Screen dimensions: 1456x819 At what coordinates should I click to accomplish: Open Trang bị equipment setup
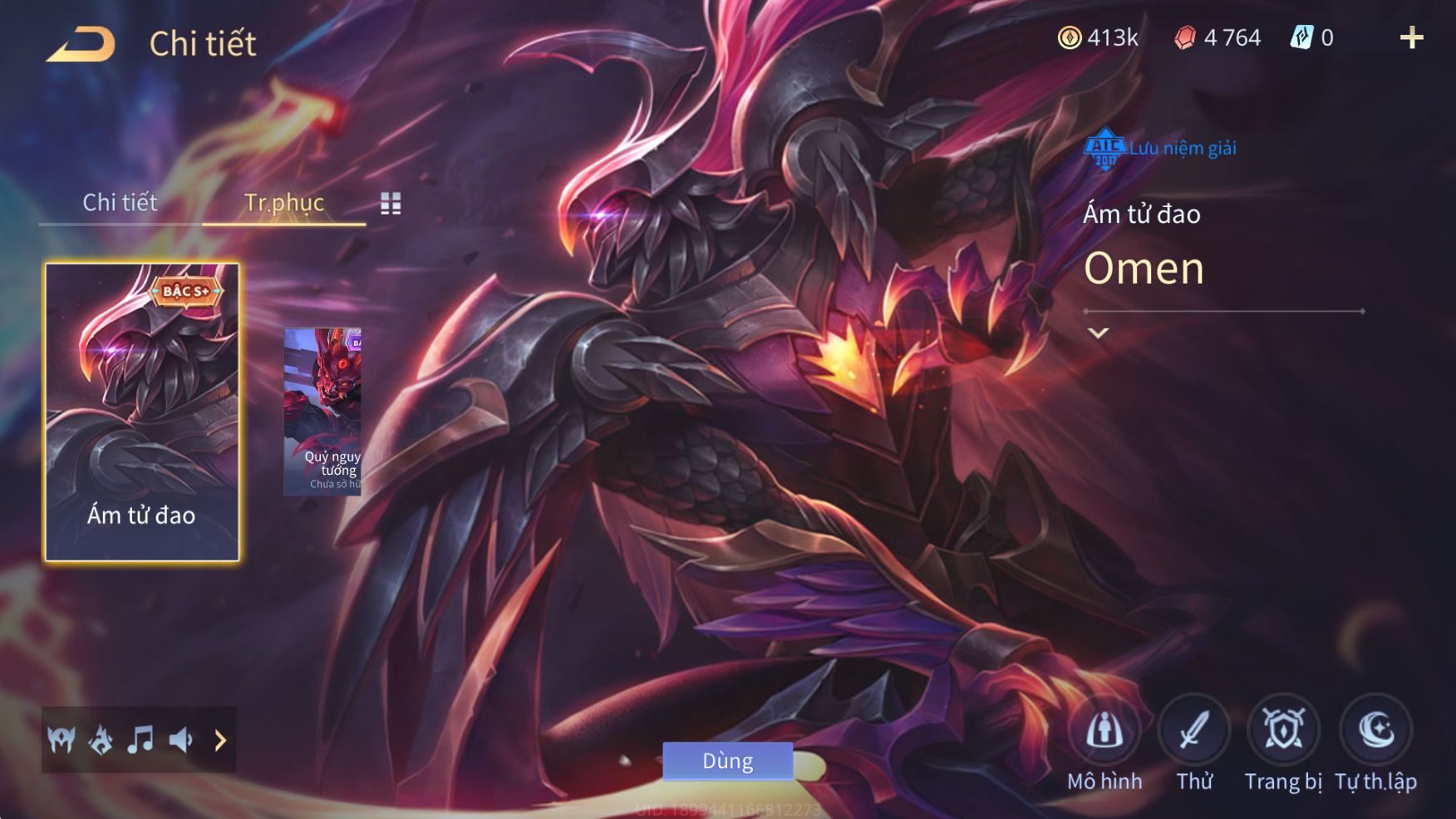pos(1284,732)
